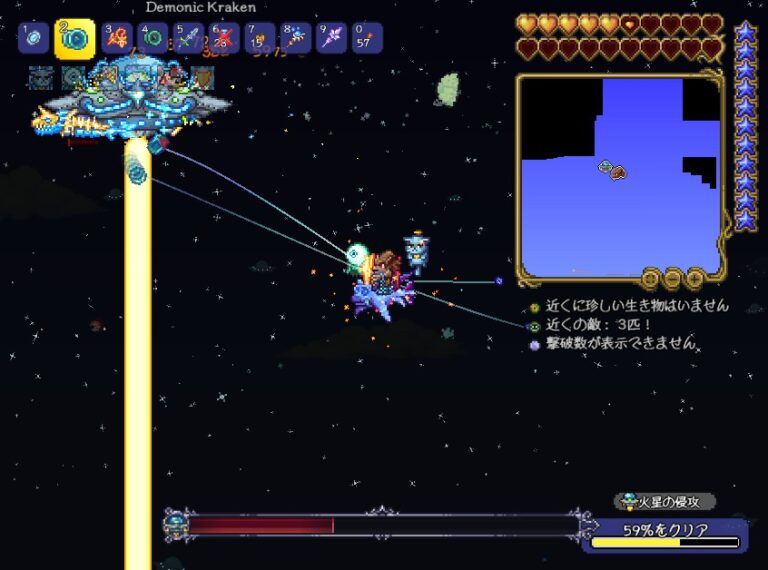
Task: Select hotbar slot 0 with 57 items
Action: [366, 39]
